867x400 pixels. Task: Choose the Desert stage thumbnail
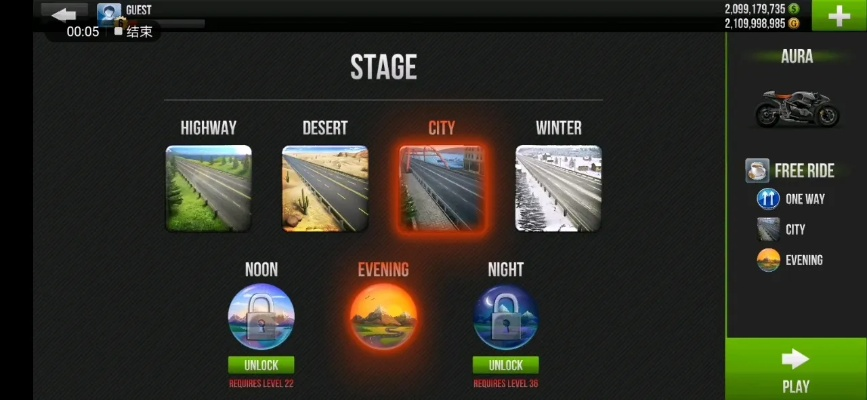pos(325,188)
